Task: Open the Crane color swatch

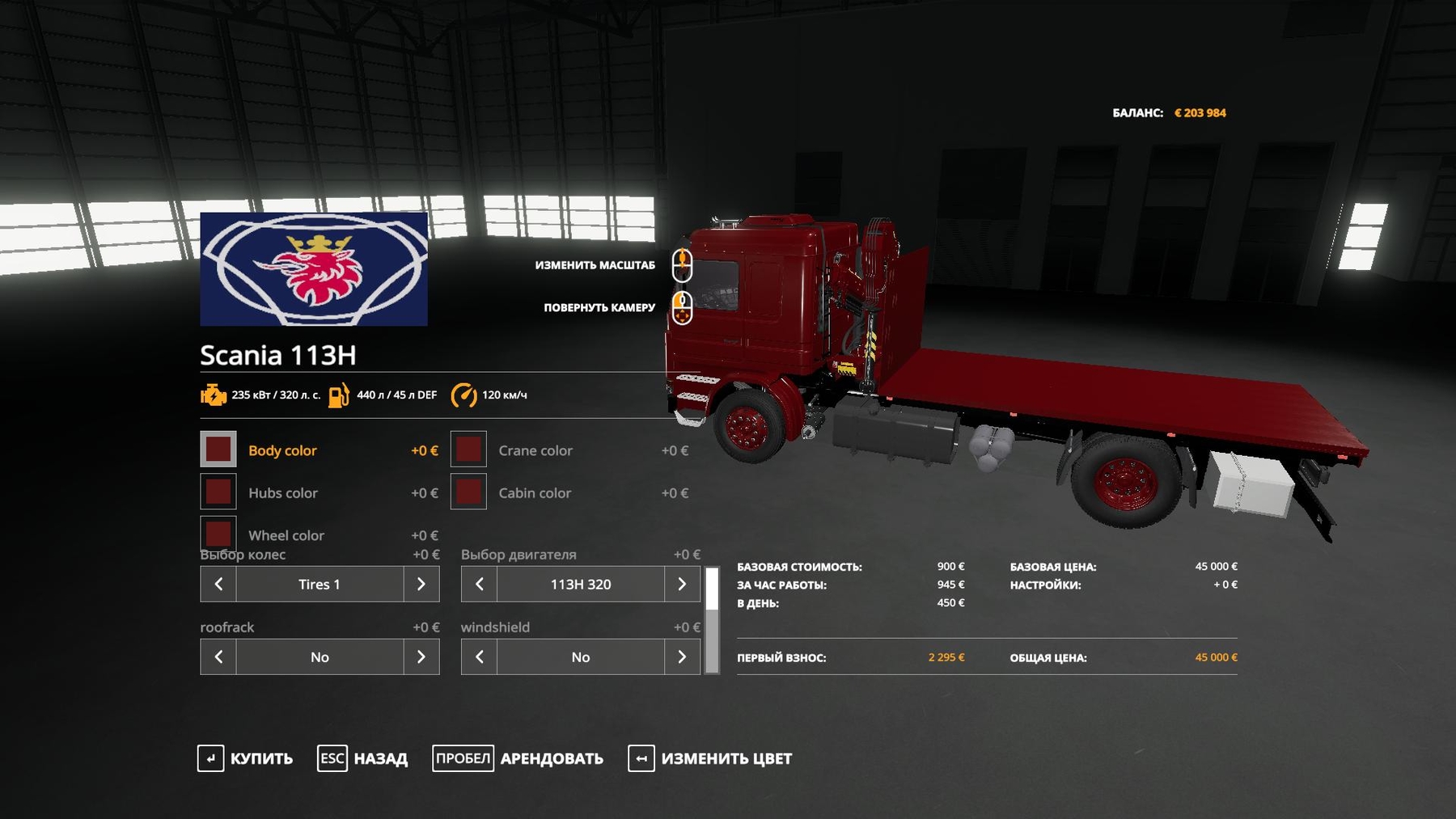Action: [x=468, y=450]
